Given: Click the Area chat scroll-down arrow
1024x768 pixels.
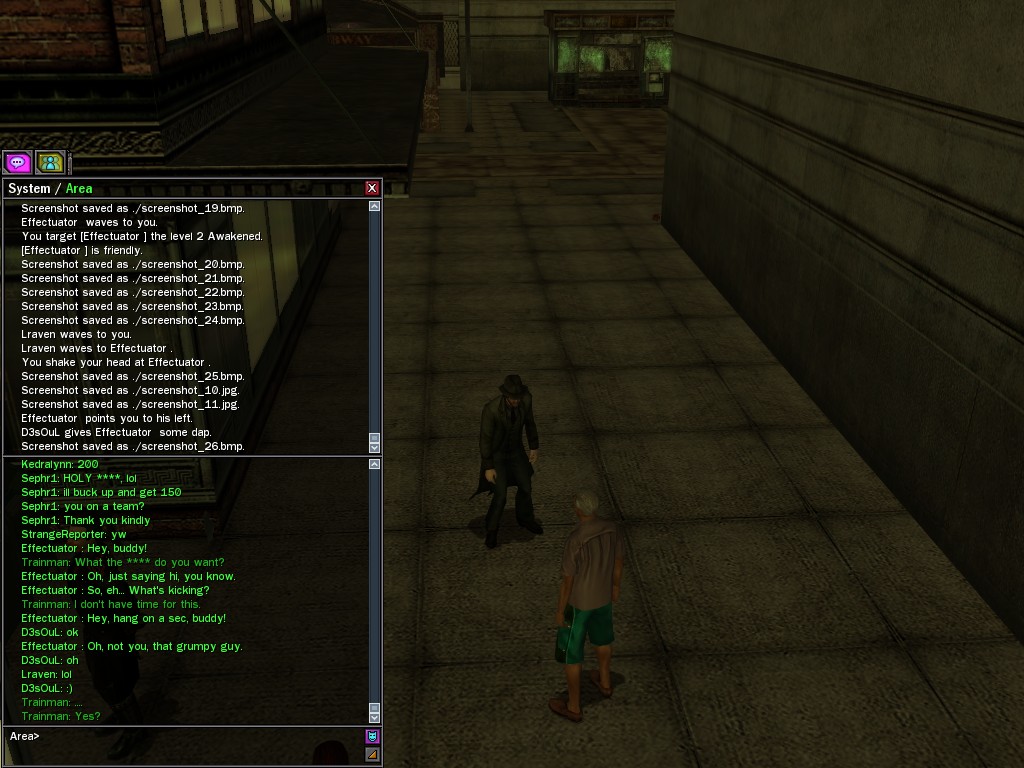Looking at the screenshot, I should 374,716.
